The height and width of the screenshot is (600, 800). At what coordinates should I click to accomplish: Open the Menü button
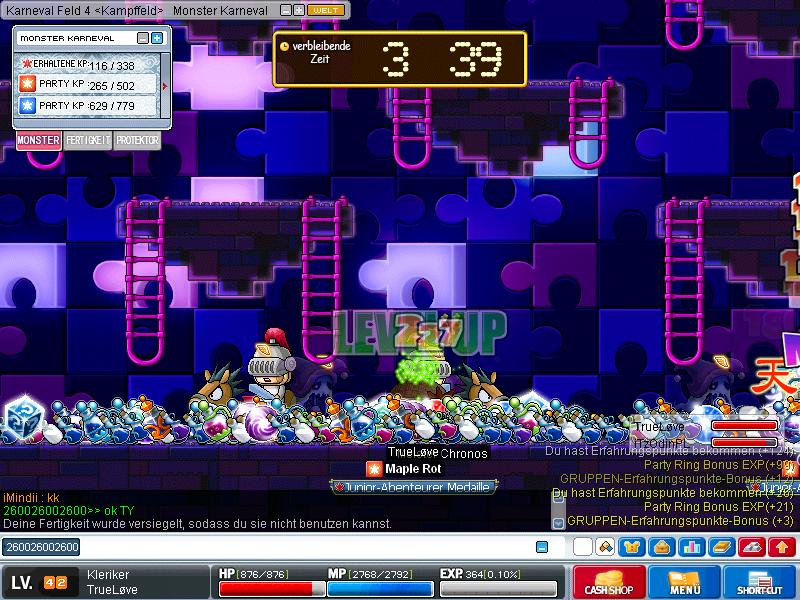click(685, 583)
